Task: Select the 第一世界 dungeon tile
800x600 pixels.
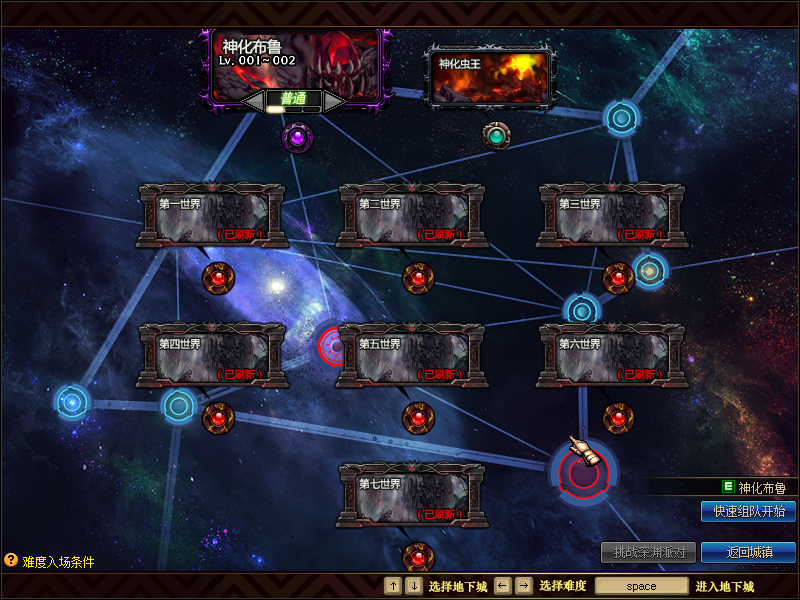Action: 212,215
